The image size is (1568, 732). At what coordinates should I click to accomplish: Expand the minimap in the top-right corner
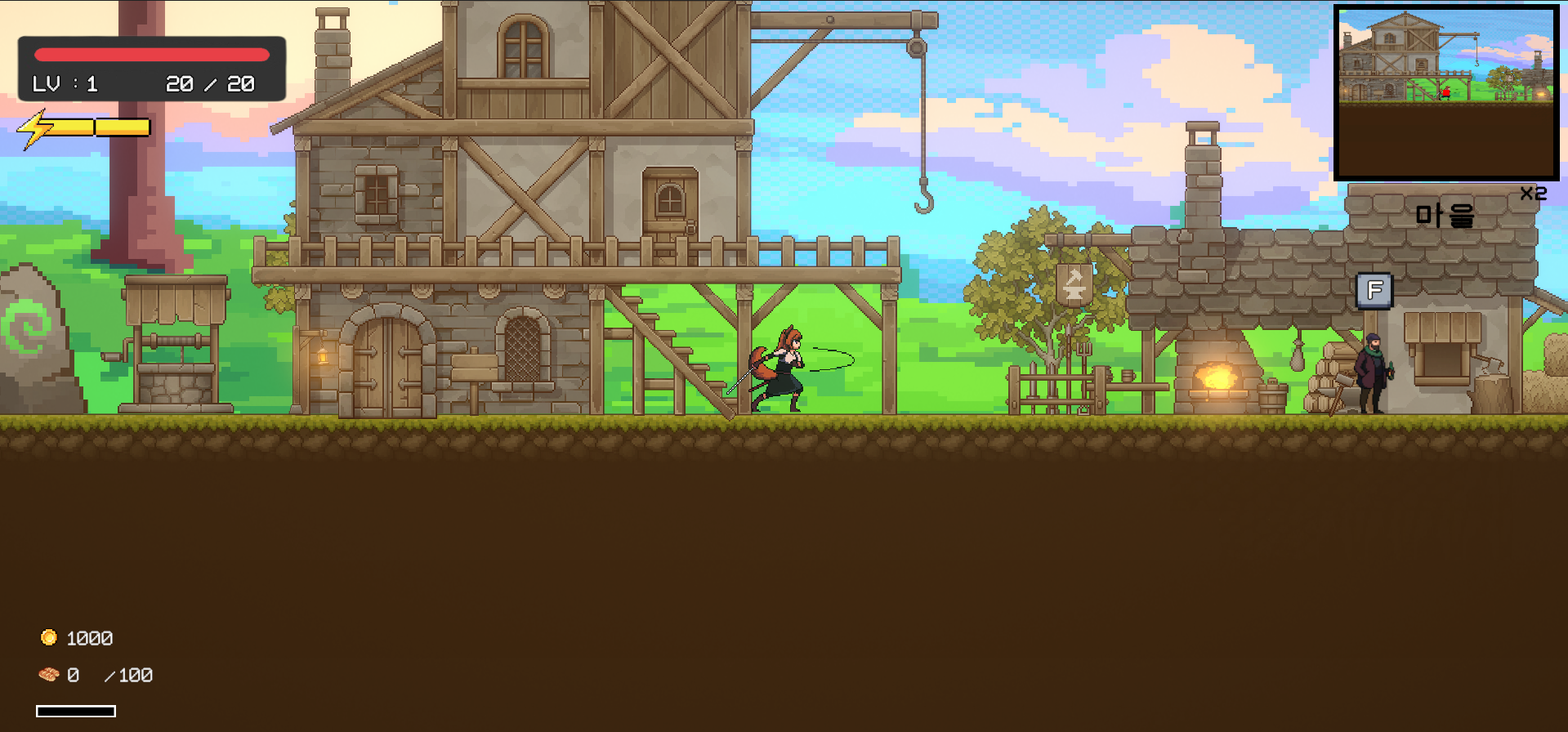pyautogui.click(x=1446, y=90)
